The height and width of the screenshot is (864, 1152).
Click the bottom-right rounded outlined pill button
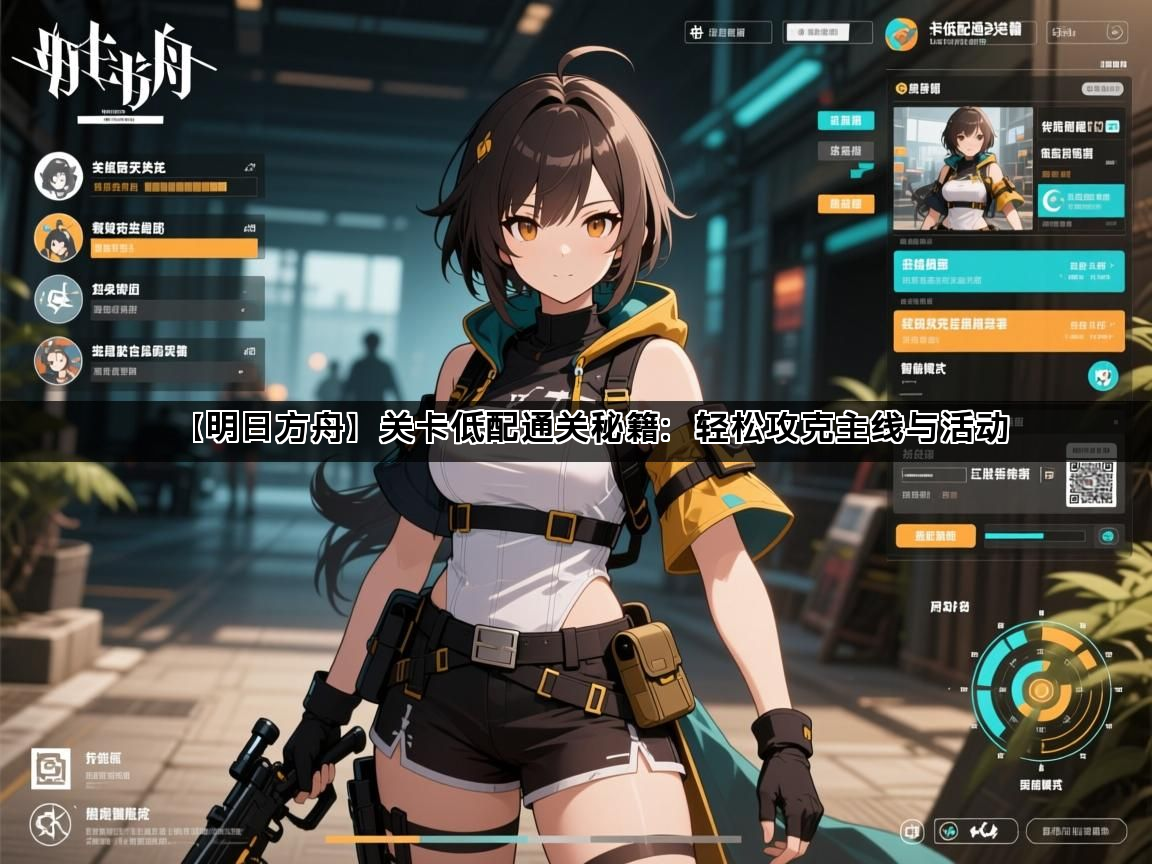click(x=1075, y=830)
